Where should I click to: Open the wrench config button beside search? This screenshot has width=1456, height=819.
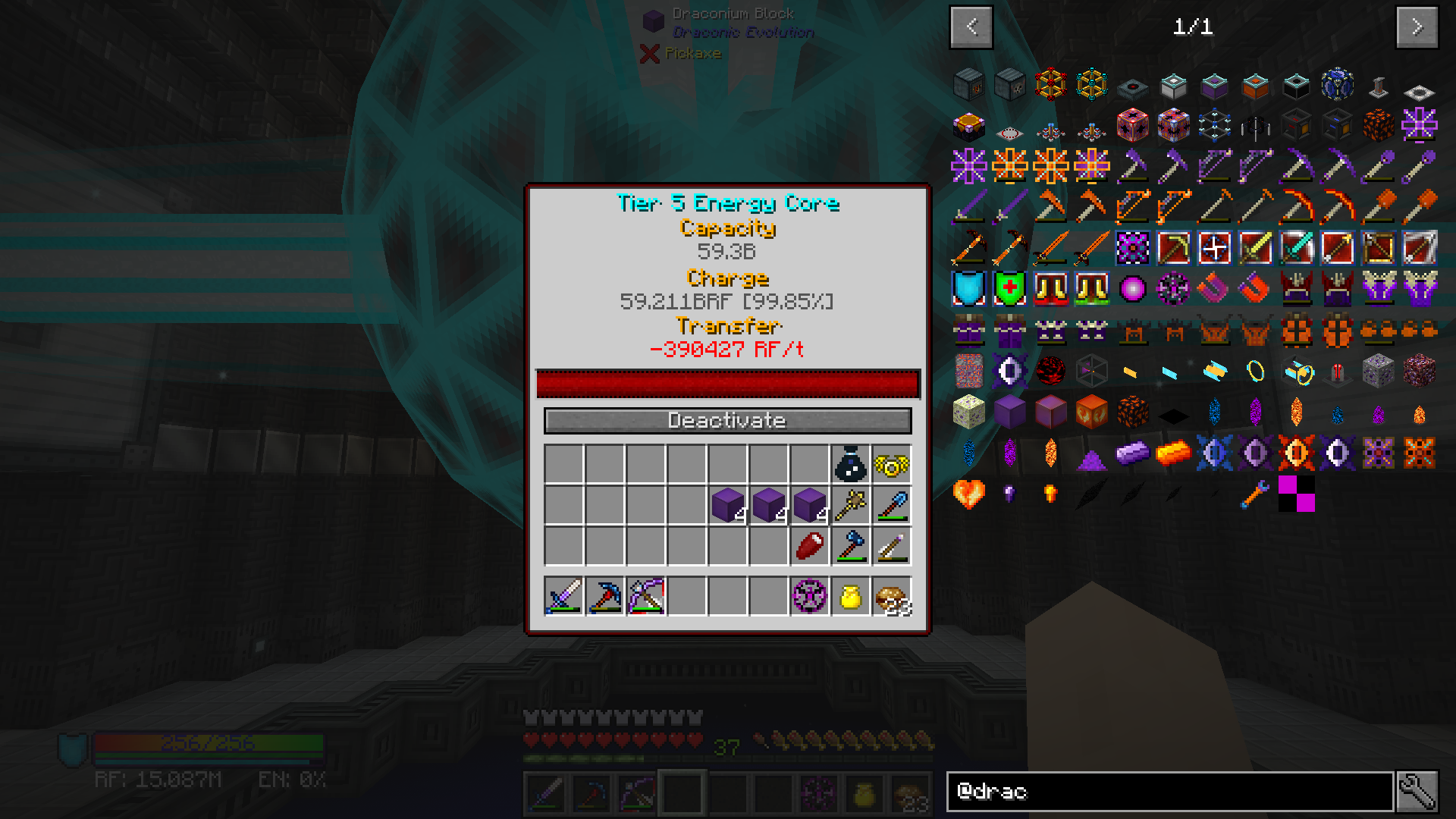[1417, 792]
